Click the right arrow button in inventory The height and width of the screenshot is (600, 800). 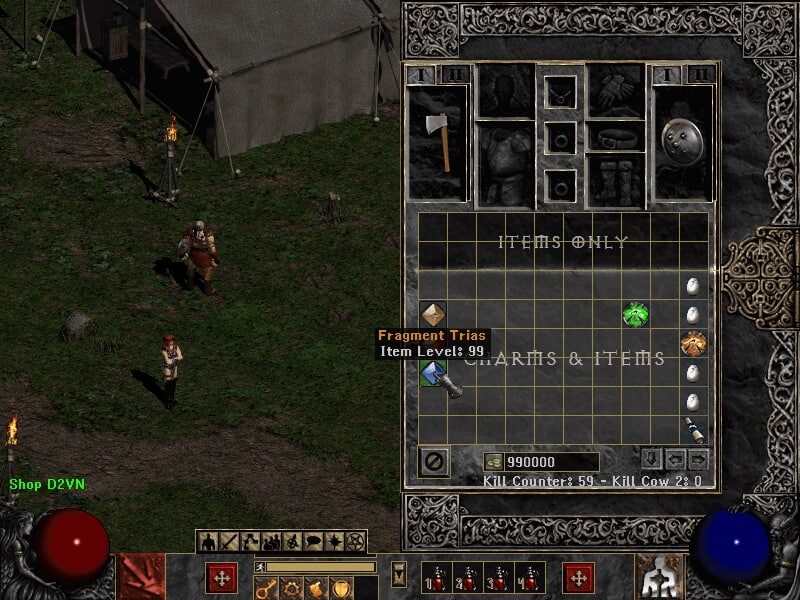[x=698, y=459]
